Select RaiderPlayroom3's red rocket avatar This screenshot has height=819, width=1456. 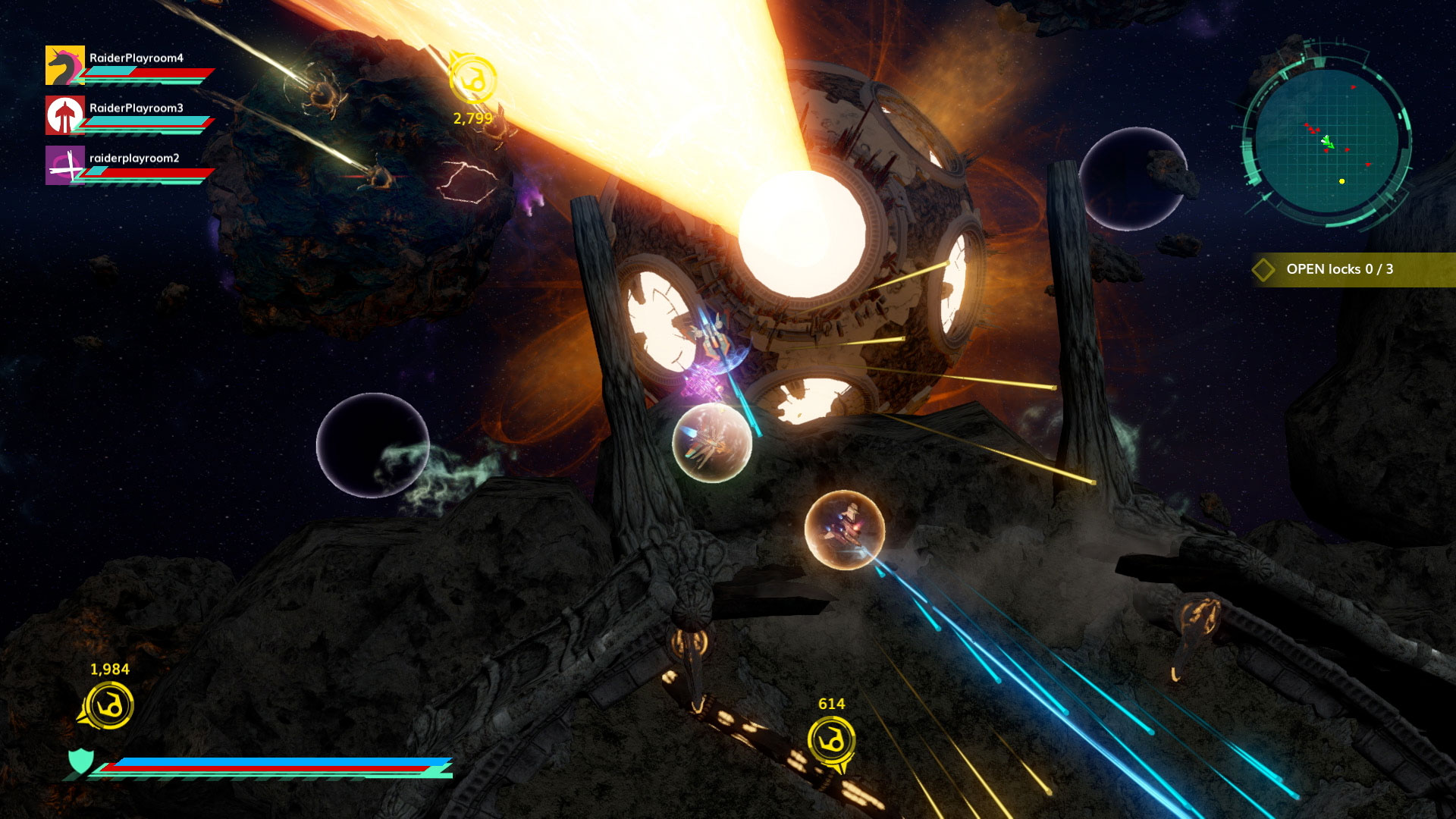(x=64, y=115)
